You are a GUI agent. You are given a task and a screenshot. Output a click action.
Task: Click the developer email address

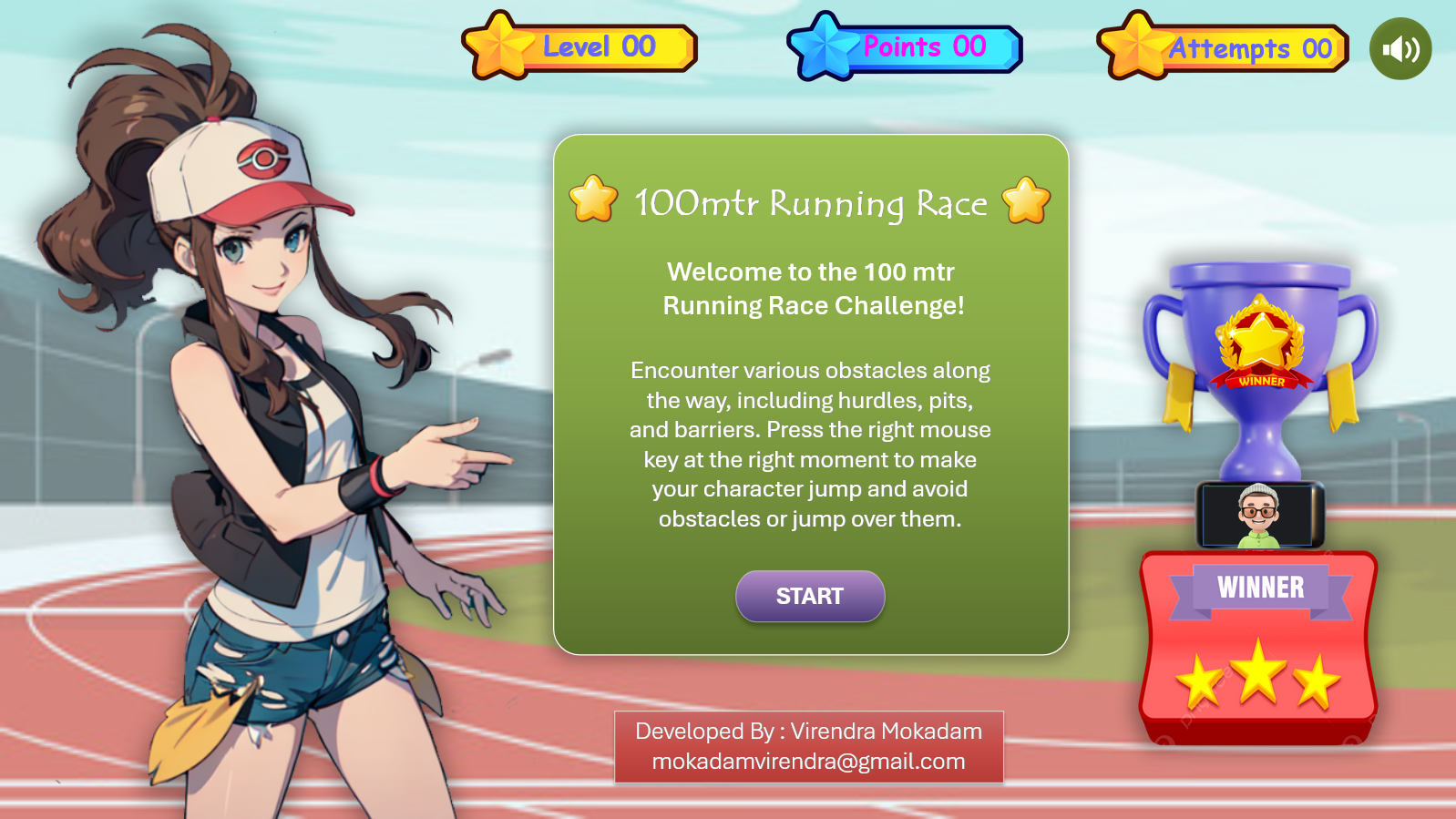pos(808,763)
